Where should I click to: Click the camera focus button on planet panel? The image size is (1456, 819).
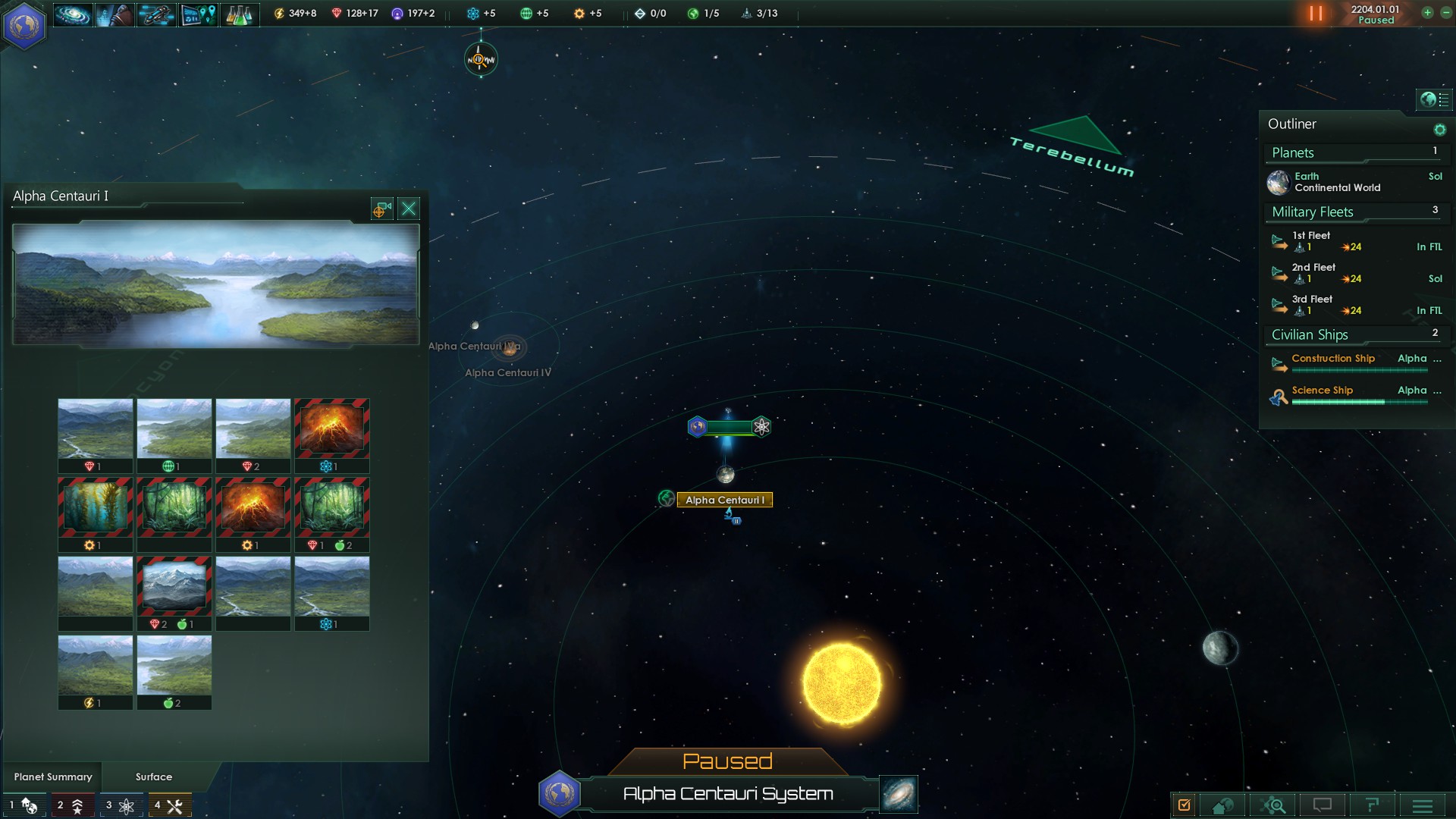pyautogui.click(x=381, y=209)
